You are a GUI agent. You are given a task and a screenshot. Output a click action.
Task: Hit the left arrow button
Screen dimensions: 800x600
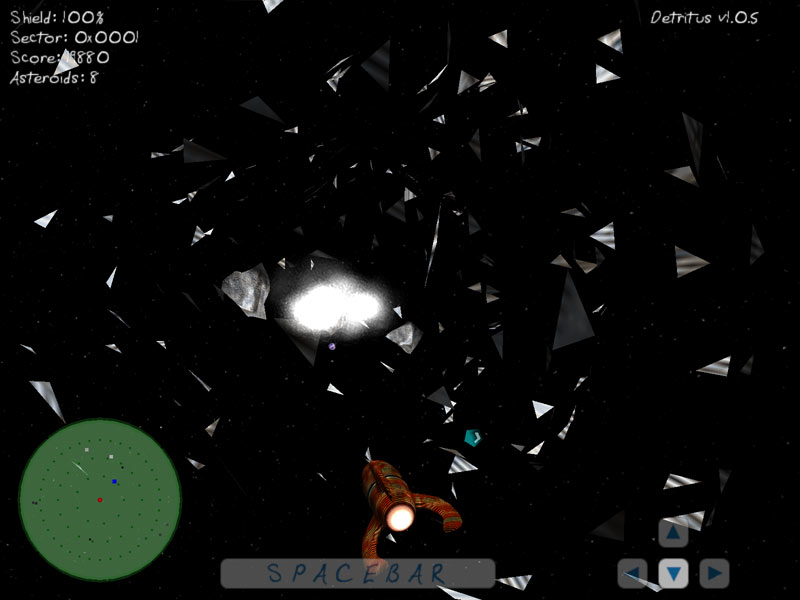coord(633,573)
